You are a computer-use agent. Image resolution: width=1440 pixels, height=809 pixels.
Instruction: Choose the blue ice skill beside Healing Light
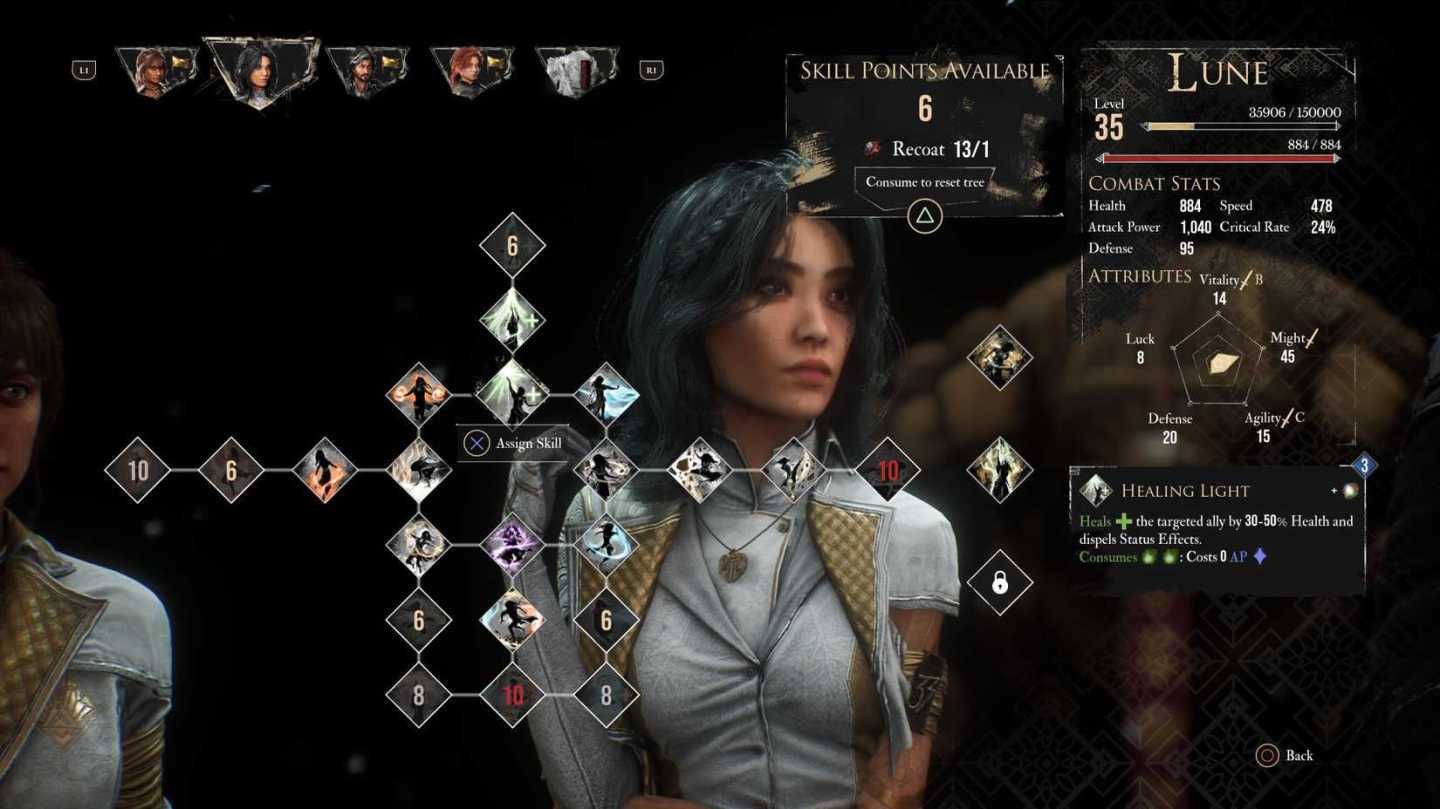click(x=606, y=394)
